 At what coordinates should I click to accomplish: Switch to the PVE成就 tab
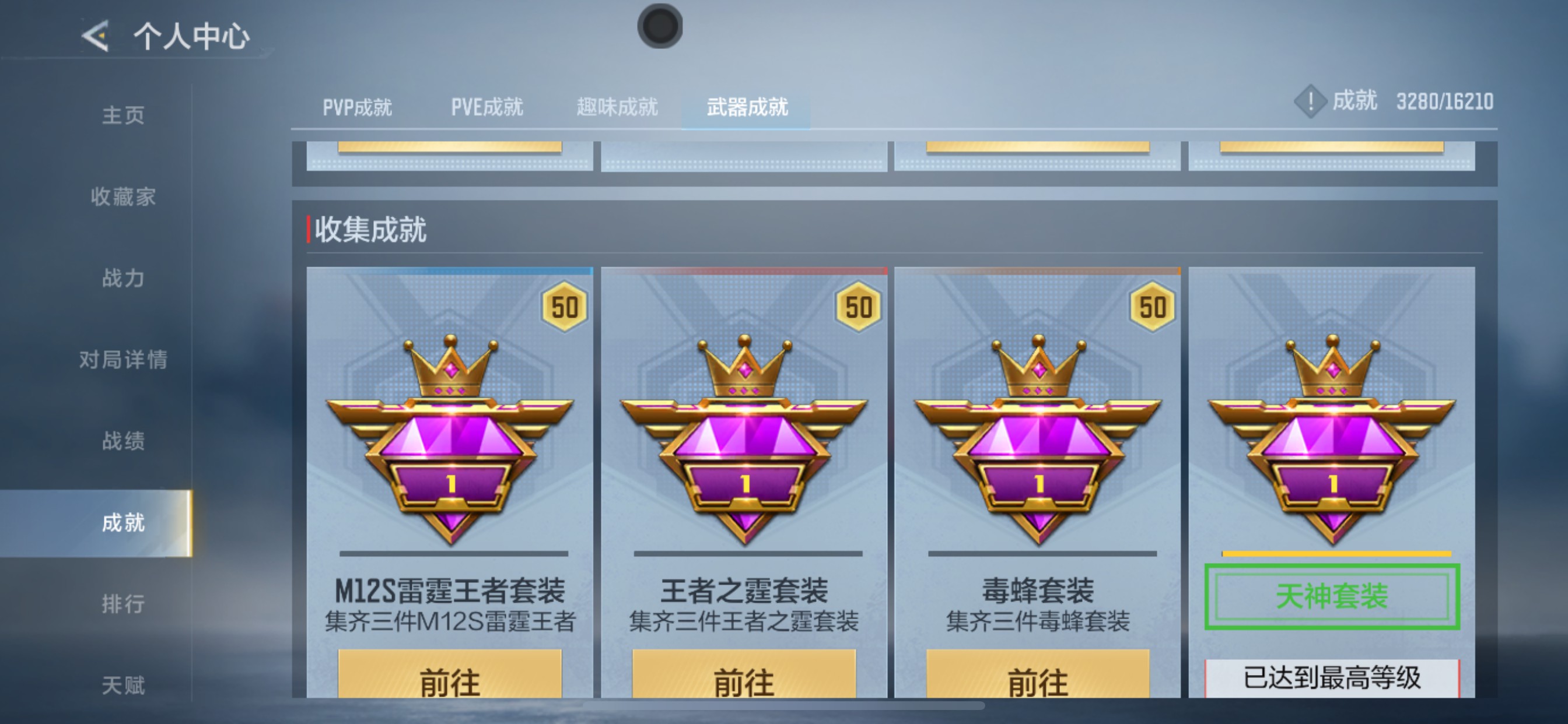(x=486, y=107)
